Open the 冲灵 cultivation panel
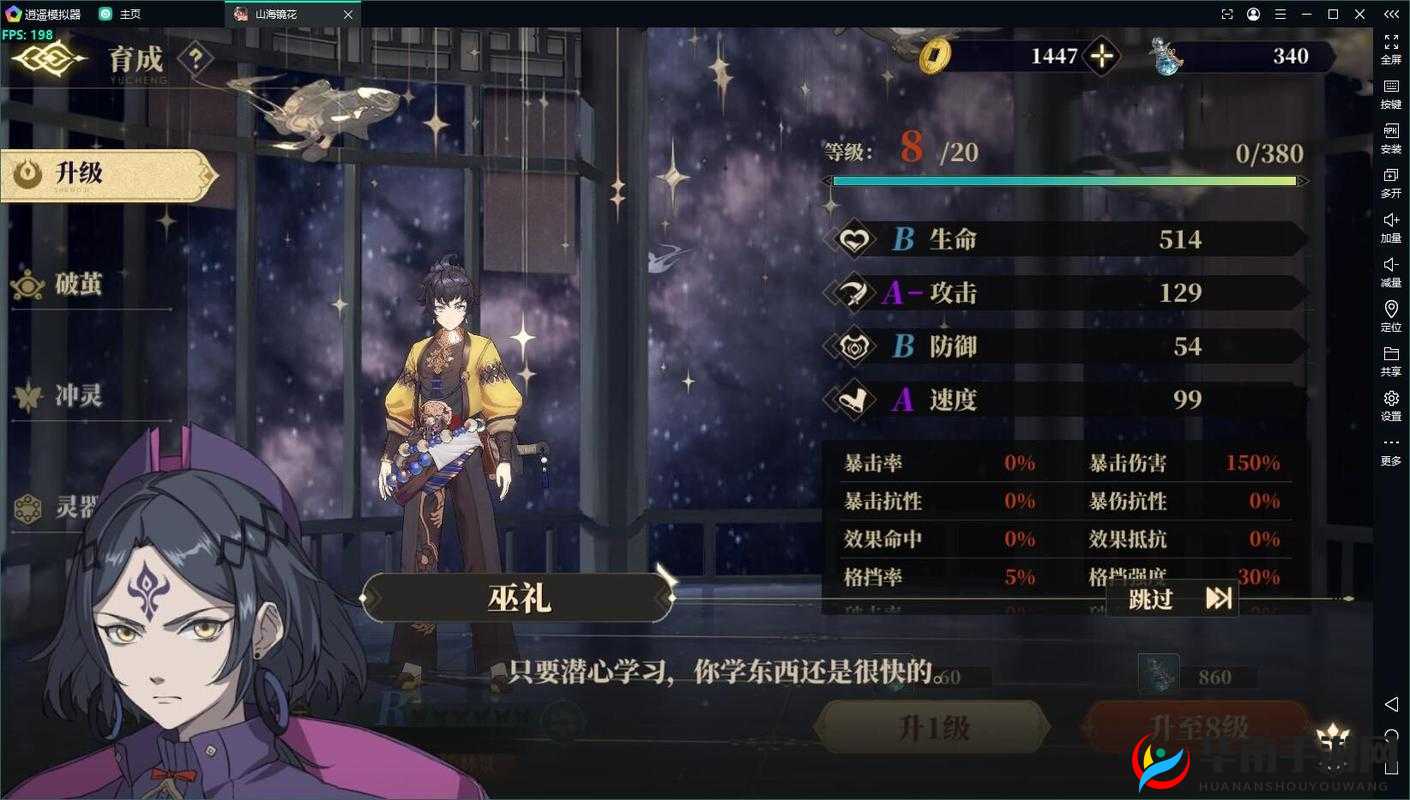This screenshot has width=1410, height=800. pos(30,395)
